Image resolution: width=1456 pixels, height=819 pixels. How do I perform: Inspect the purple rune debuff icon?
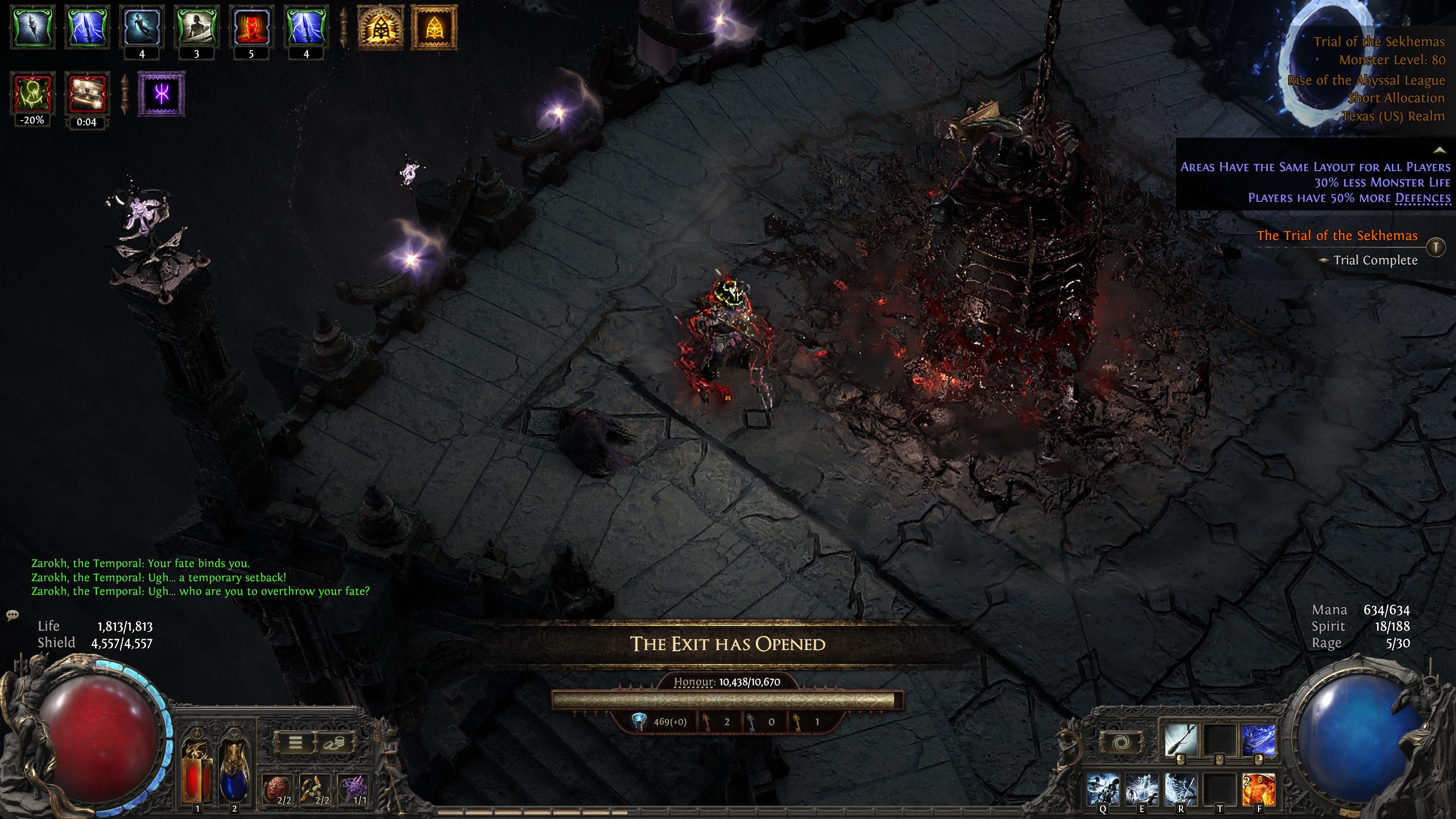(162, 94)
